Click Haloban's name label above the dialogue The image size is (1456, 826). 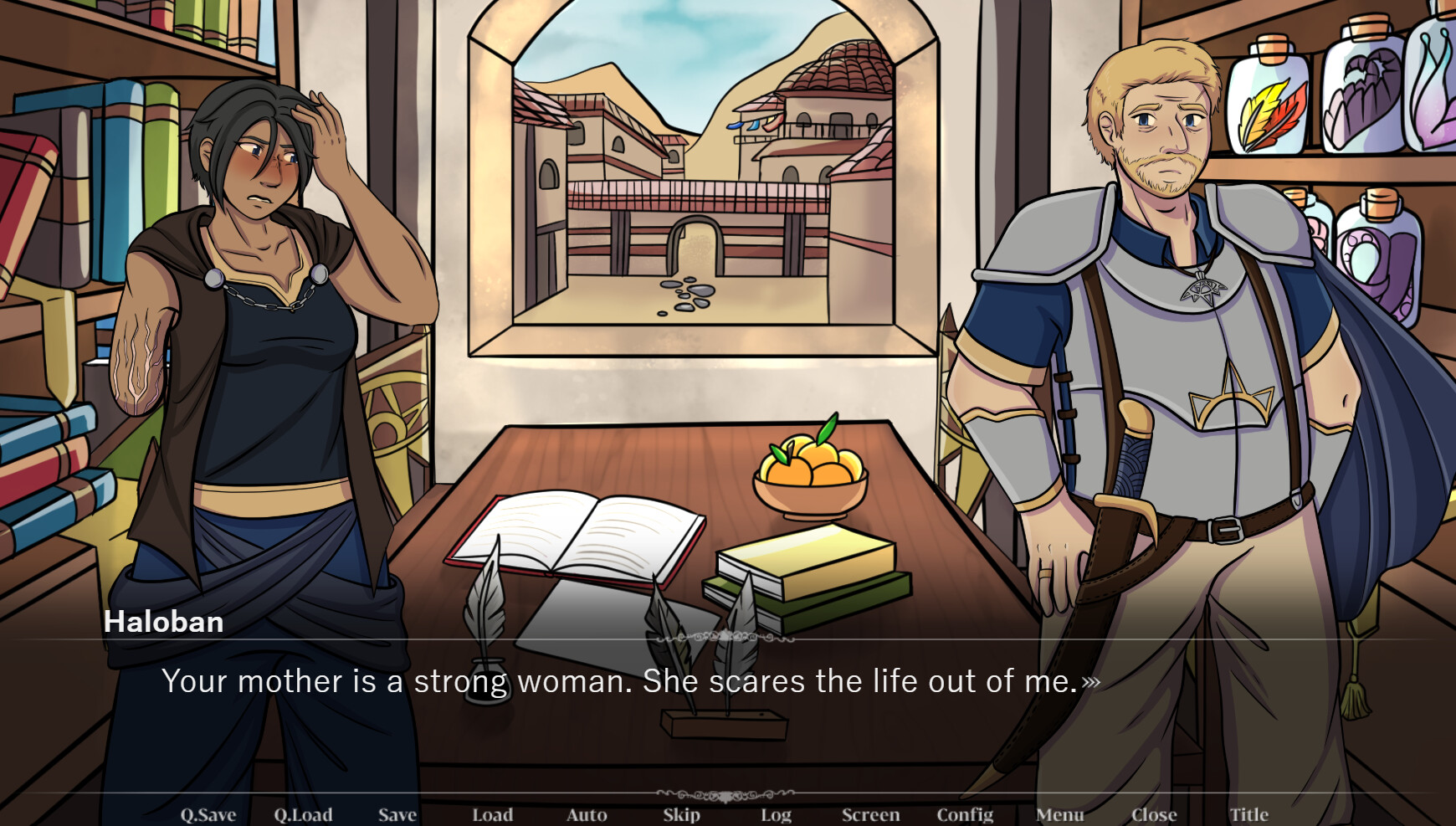164,622
